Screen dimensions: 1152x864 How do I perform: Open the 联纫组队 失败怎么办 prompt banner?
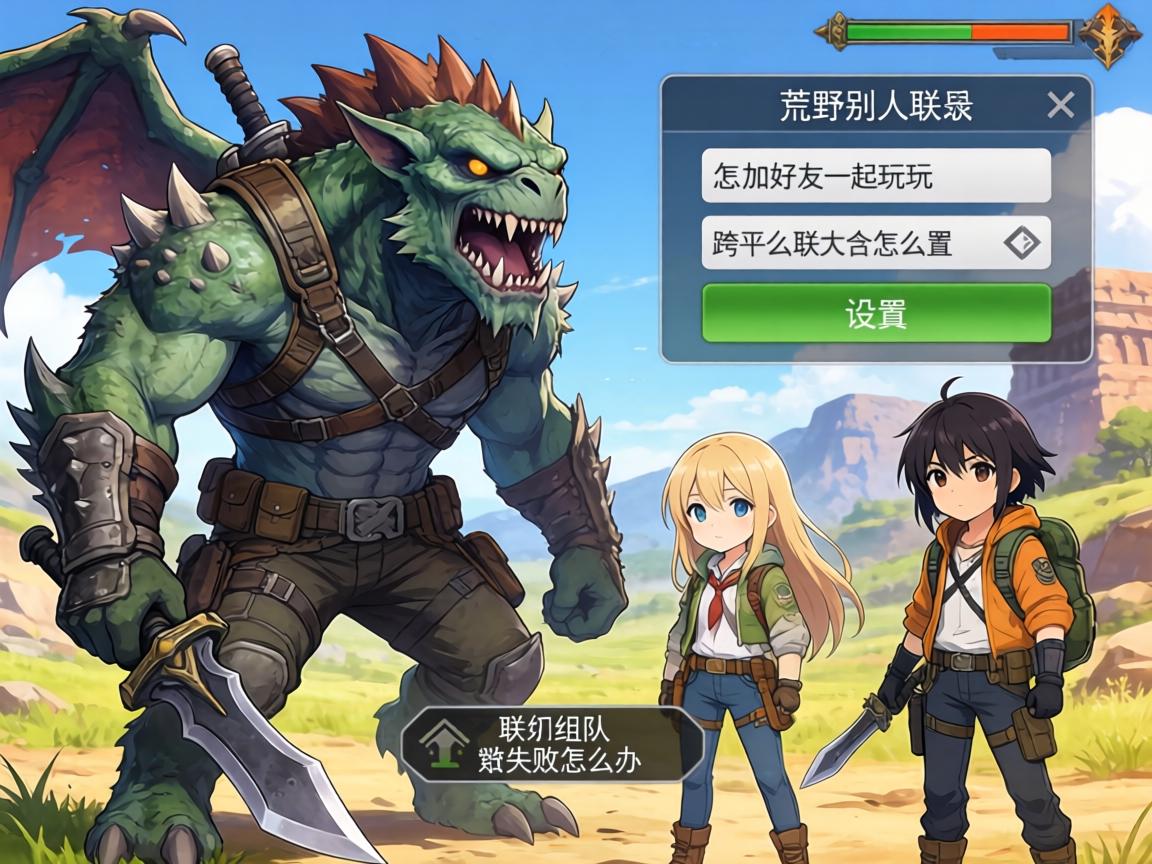pyautogui.click(x=553, y=744)
